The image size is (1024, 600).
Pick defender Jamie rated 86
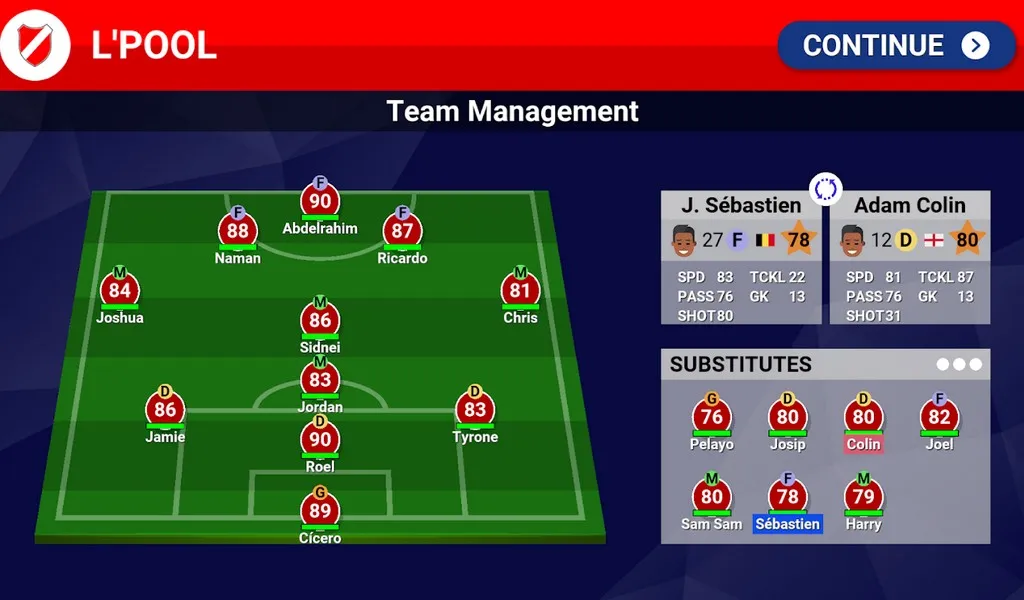pos(165,409)
